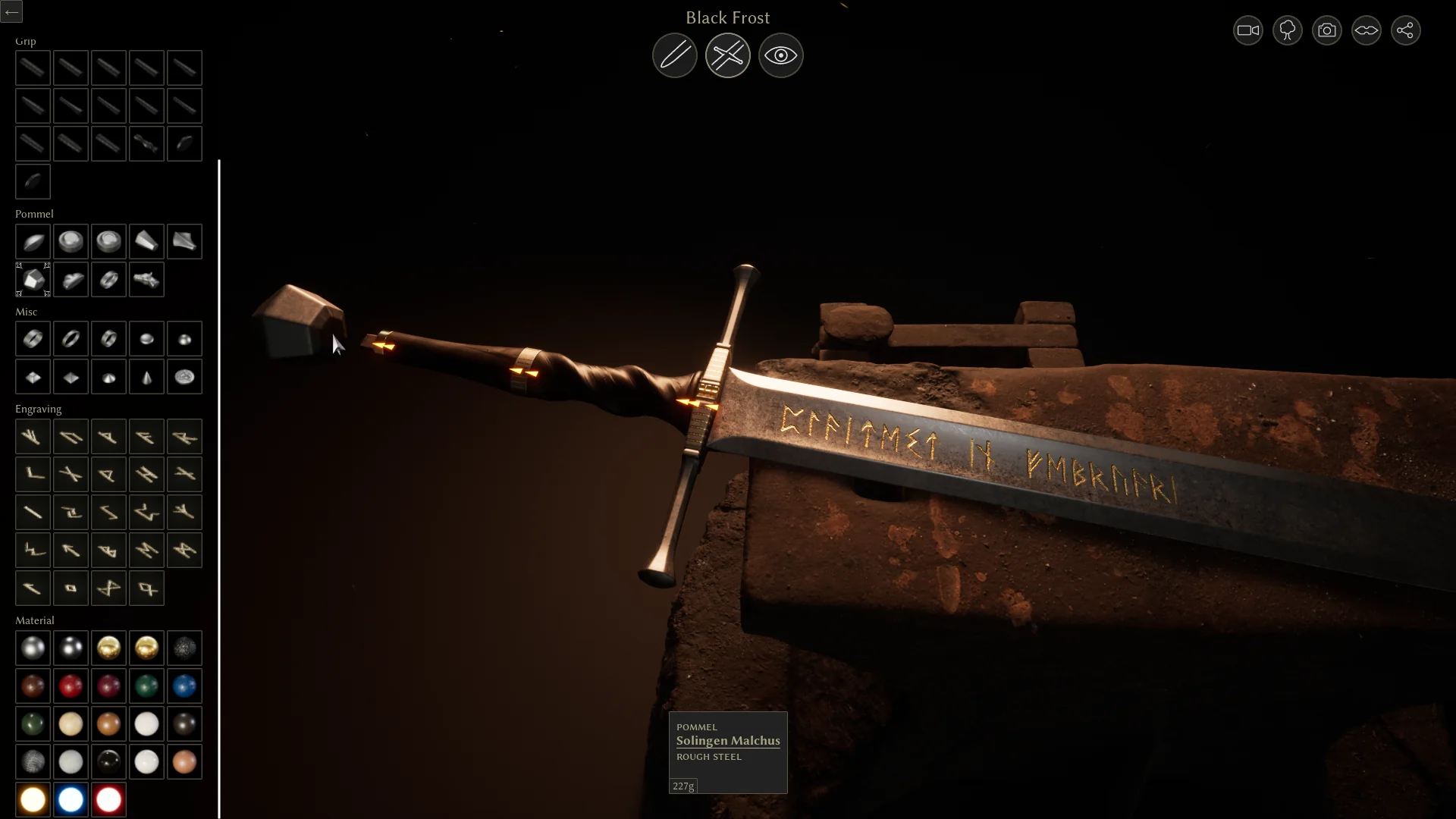Toggle the eye view mode

780,55
